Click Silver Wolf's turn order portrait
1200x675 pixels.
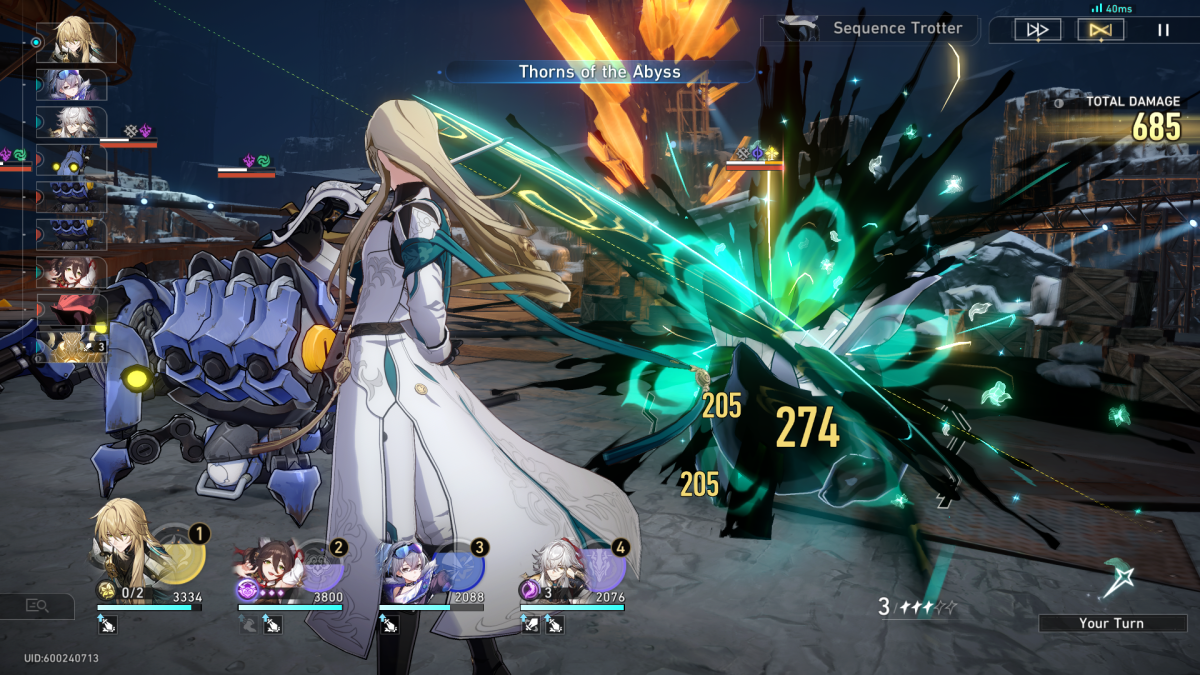point(70,85)
